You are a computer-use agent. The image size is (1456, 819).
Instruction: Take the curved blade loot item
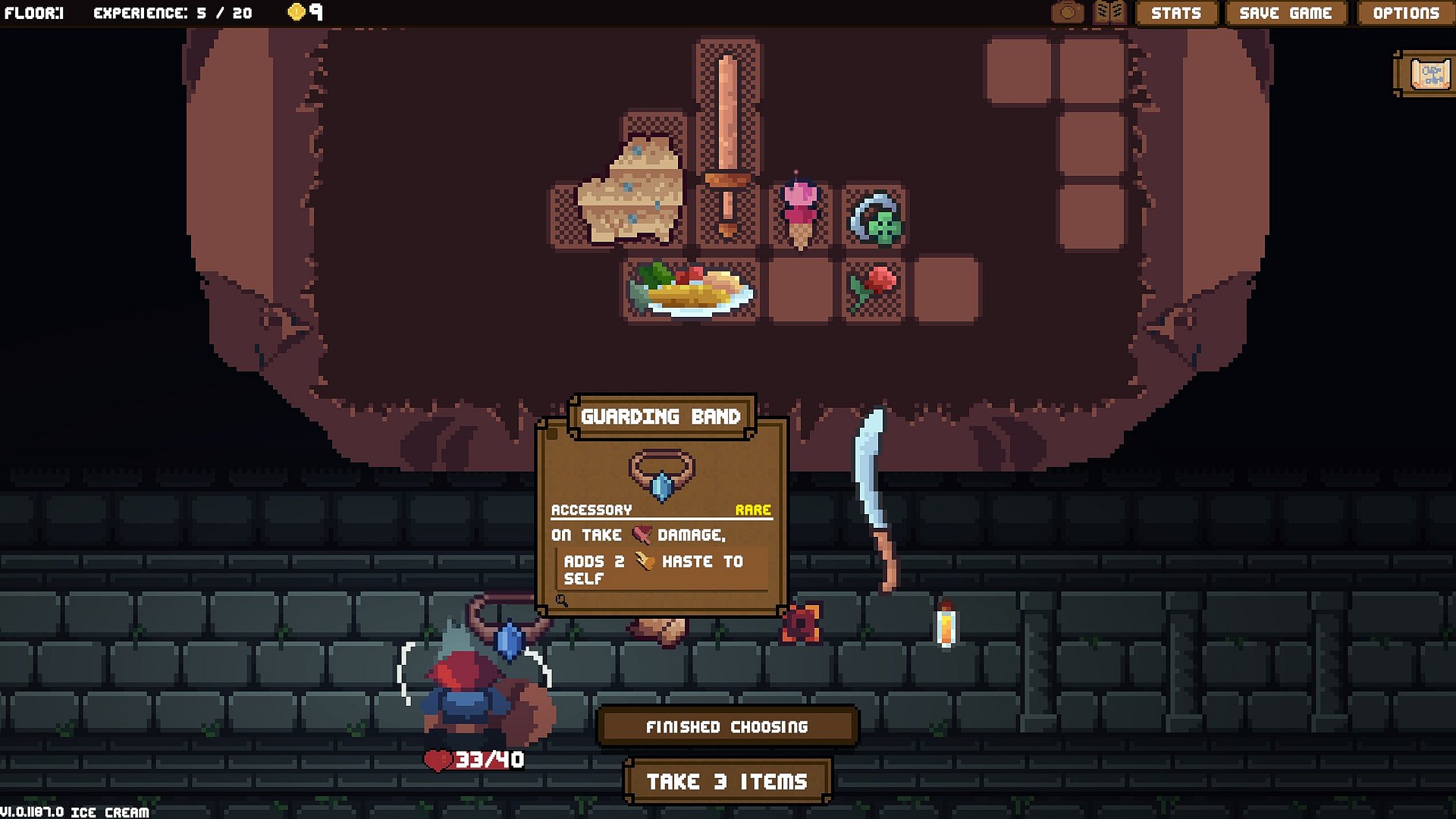[876, 493]
